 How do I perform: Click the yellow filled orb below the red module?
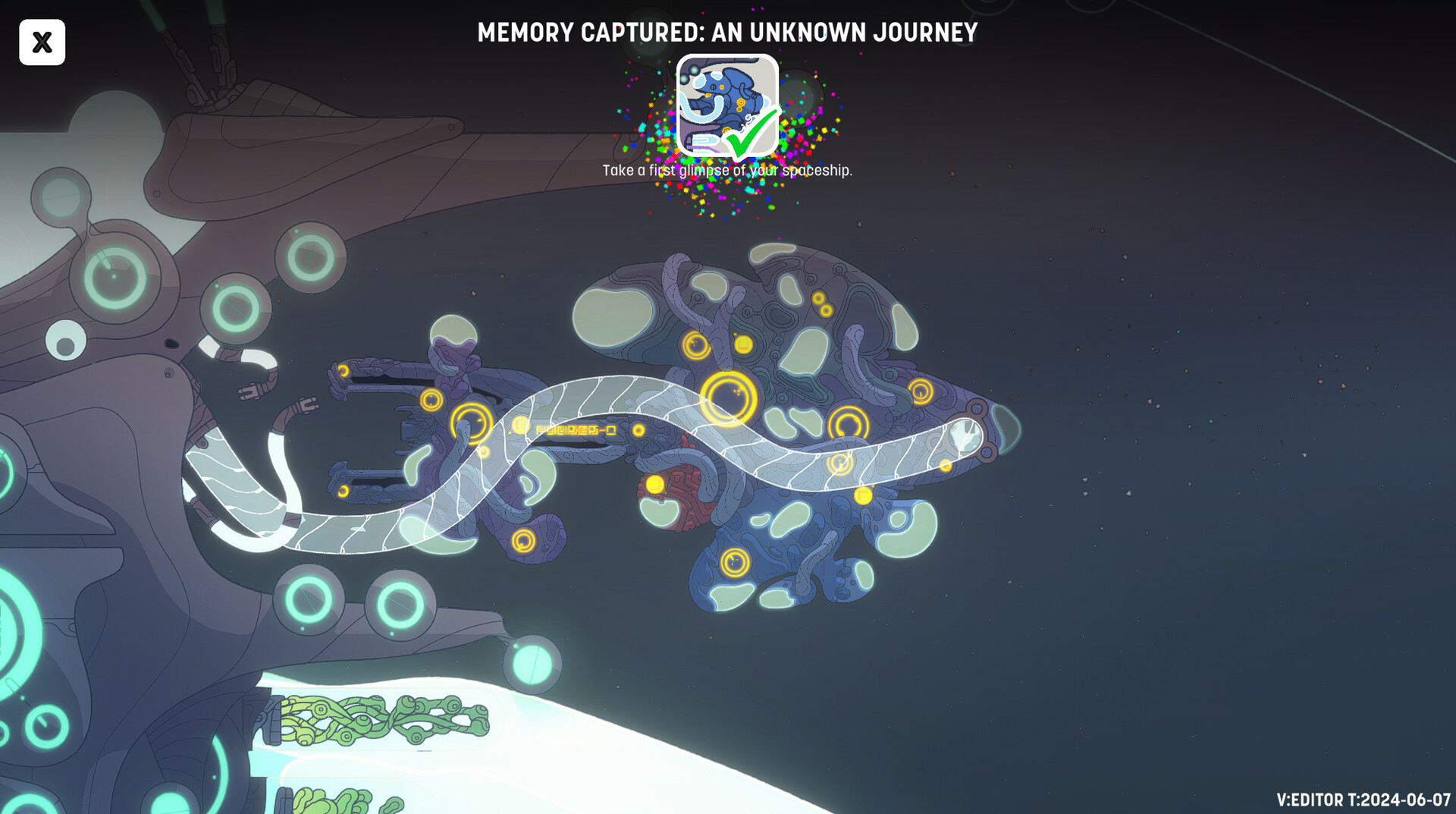point(654,482)
